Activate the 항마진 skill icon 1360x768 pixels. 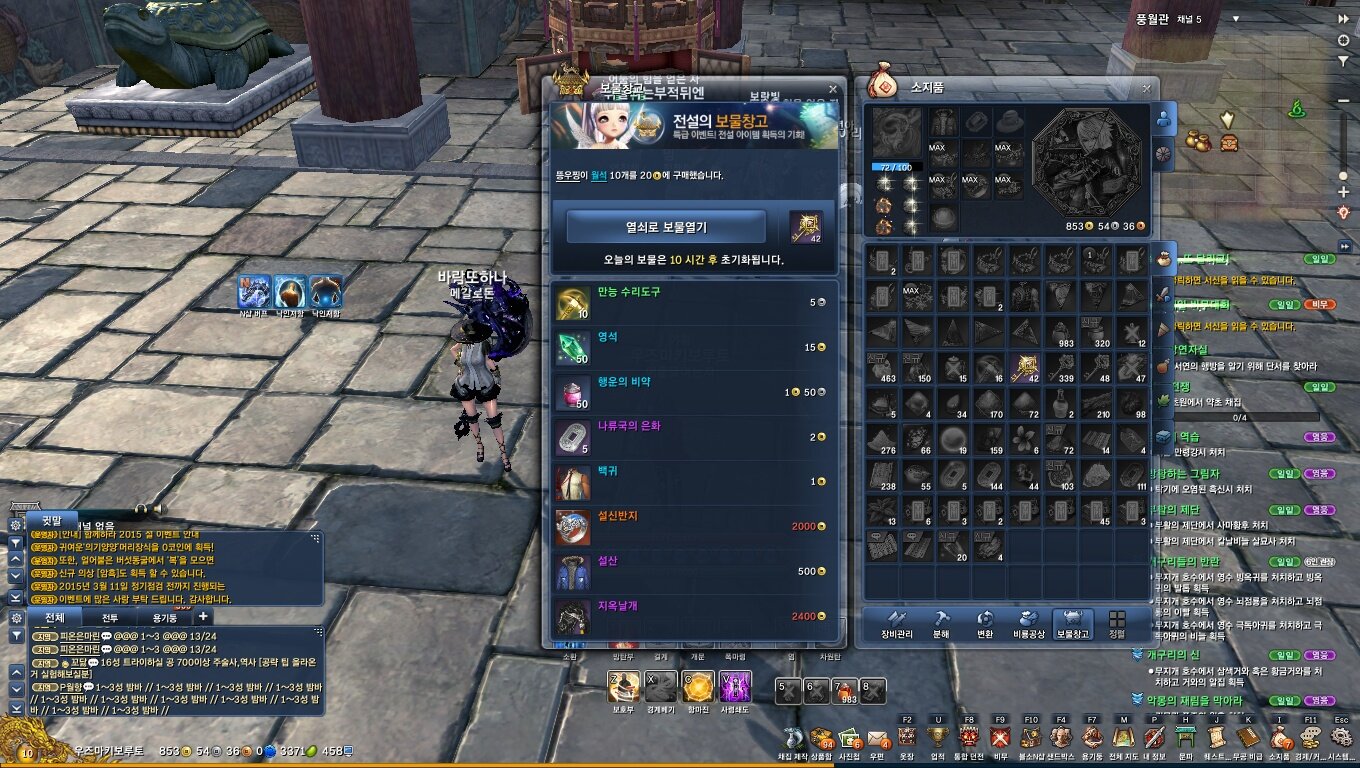(x=698, y=687)
